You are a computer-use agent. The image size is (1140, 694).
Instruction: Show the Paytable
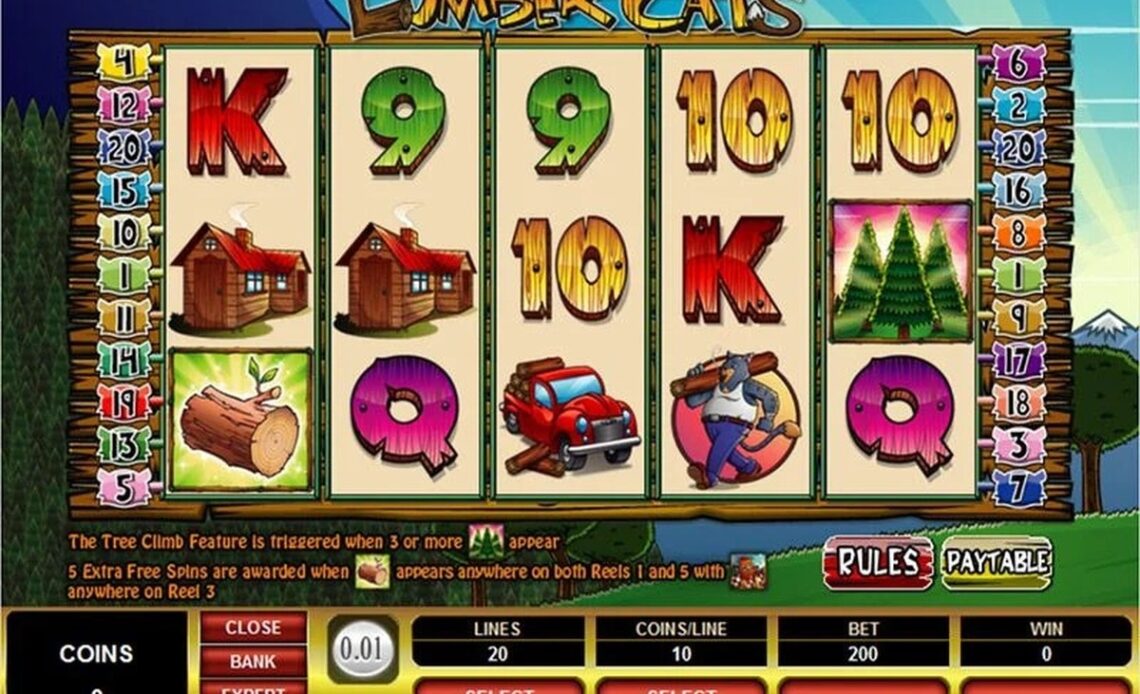tap(996, 563)
